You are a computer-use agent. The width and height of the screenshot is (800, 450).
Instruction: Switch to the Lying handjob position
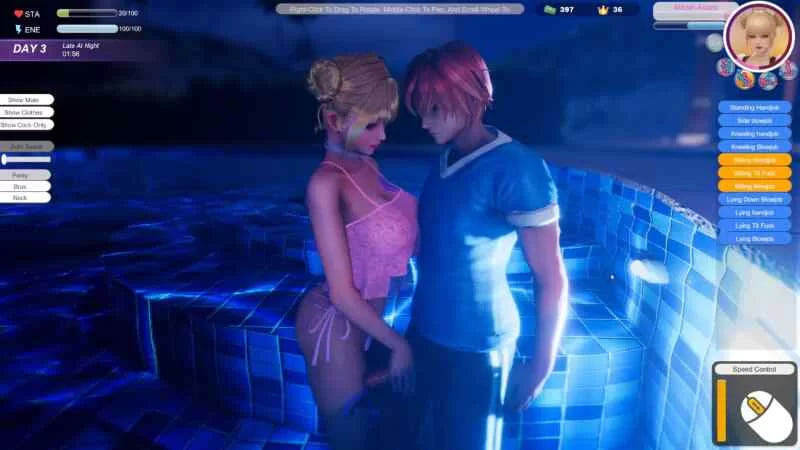(754, 212)
